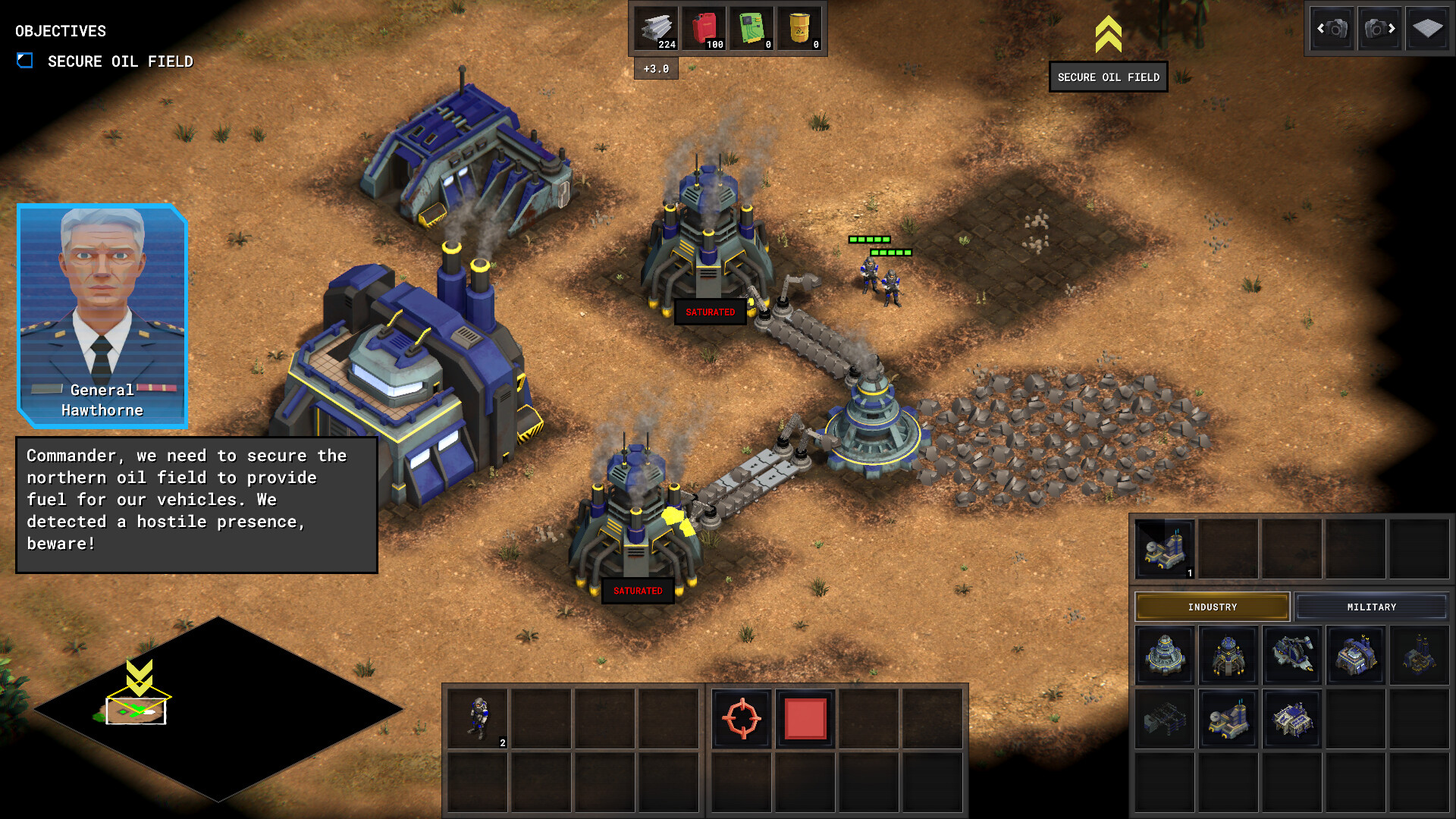Check the SECURE OIL FIELD objective checkbox
This screenshot has height=819, width=1456.
25,58
